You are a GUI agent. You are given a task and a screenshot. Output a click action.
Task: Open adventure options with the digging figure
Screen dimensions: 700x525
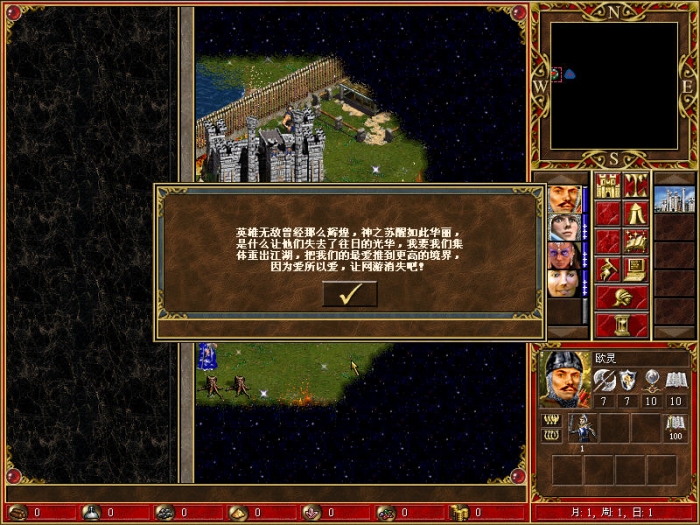(x=608, y=269)
